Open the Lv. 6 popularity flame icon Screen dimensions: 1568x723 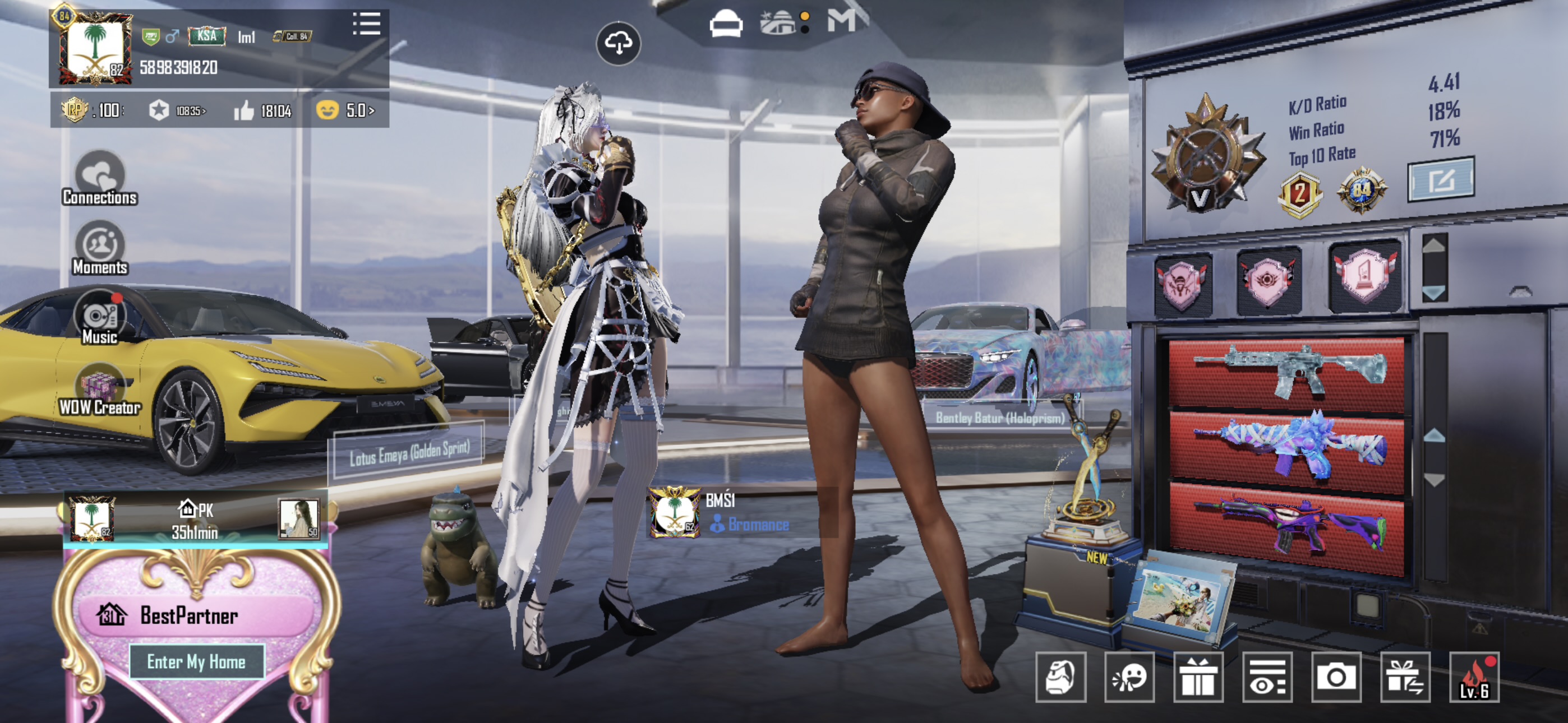coord(1474,676)
